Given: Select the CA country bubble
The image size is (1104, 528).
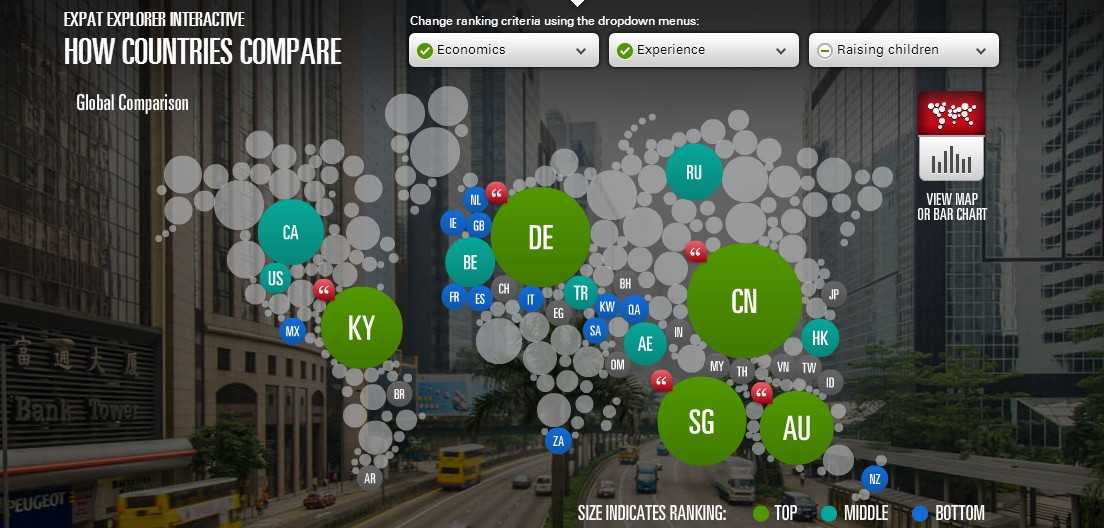Looking at the screenshot, I should click(290, 233).
